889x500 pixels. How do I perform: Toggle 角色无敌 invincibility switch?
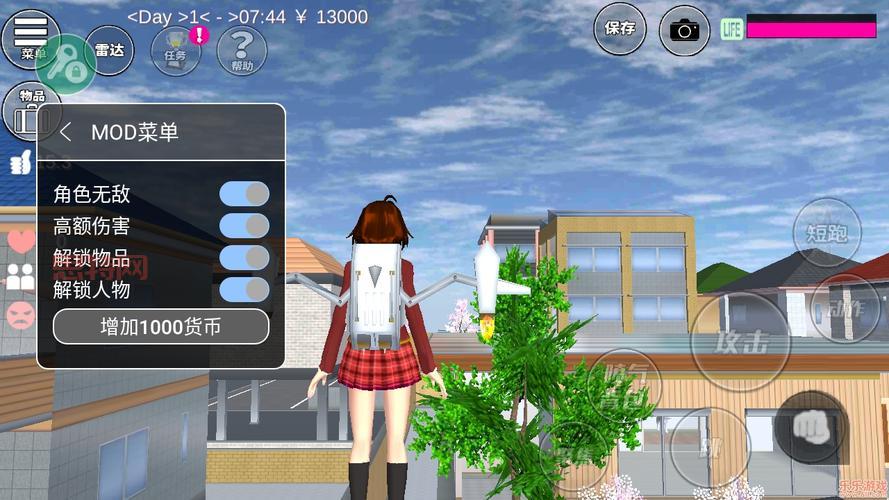pyautogui.click(x=244, y=194)
